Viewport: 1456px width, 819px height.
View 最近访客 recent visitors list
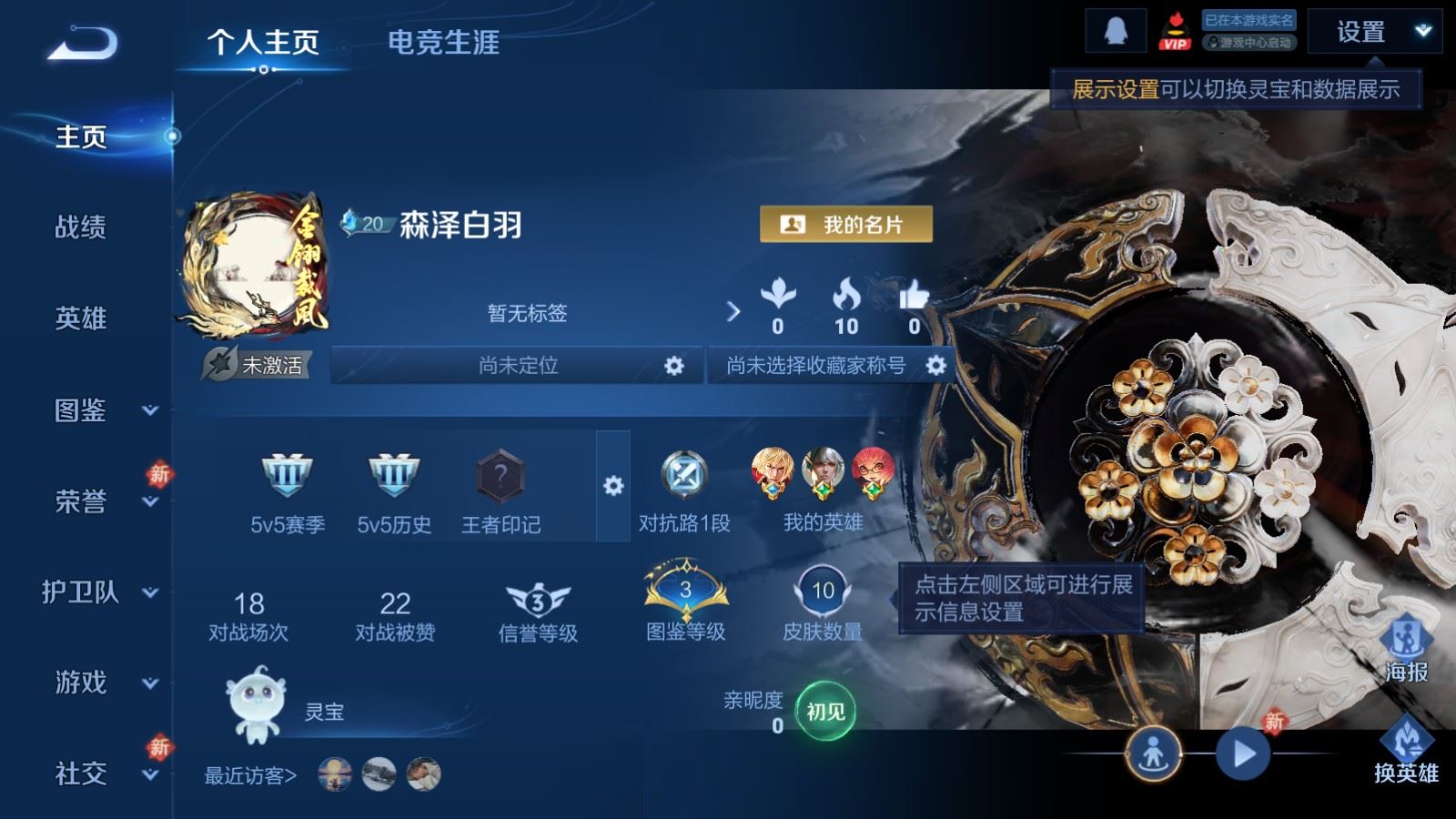tap(250, 775)
